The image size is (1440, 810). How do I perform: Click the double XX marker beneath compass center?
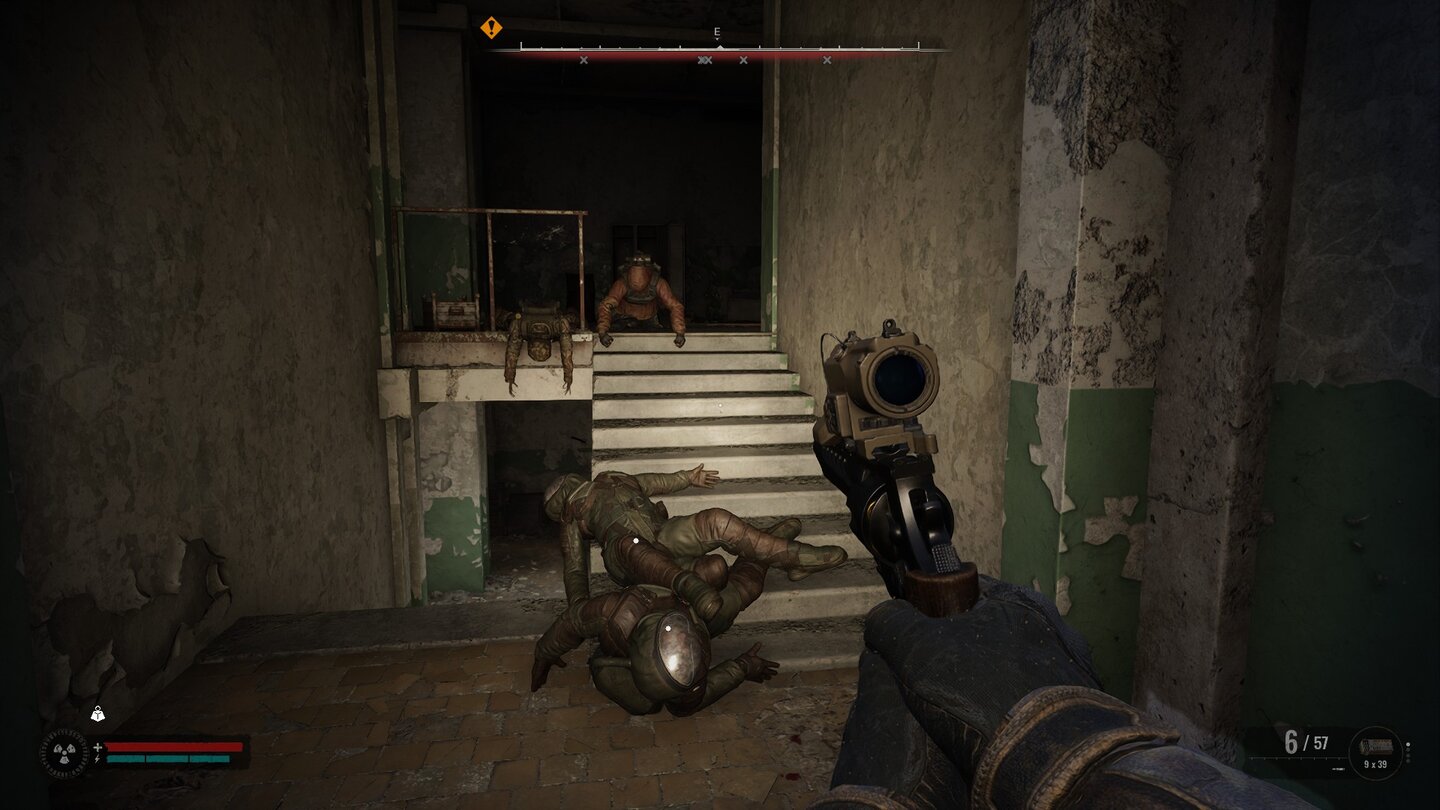pyautogui.click(x=706, y=61)
